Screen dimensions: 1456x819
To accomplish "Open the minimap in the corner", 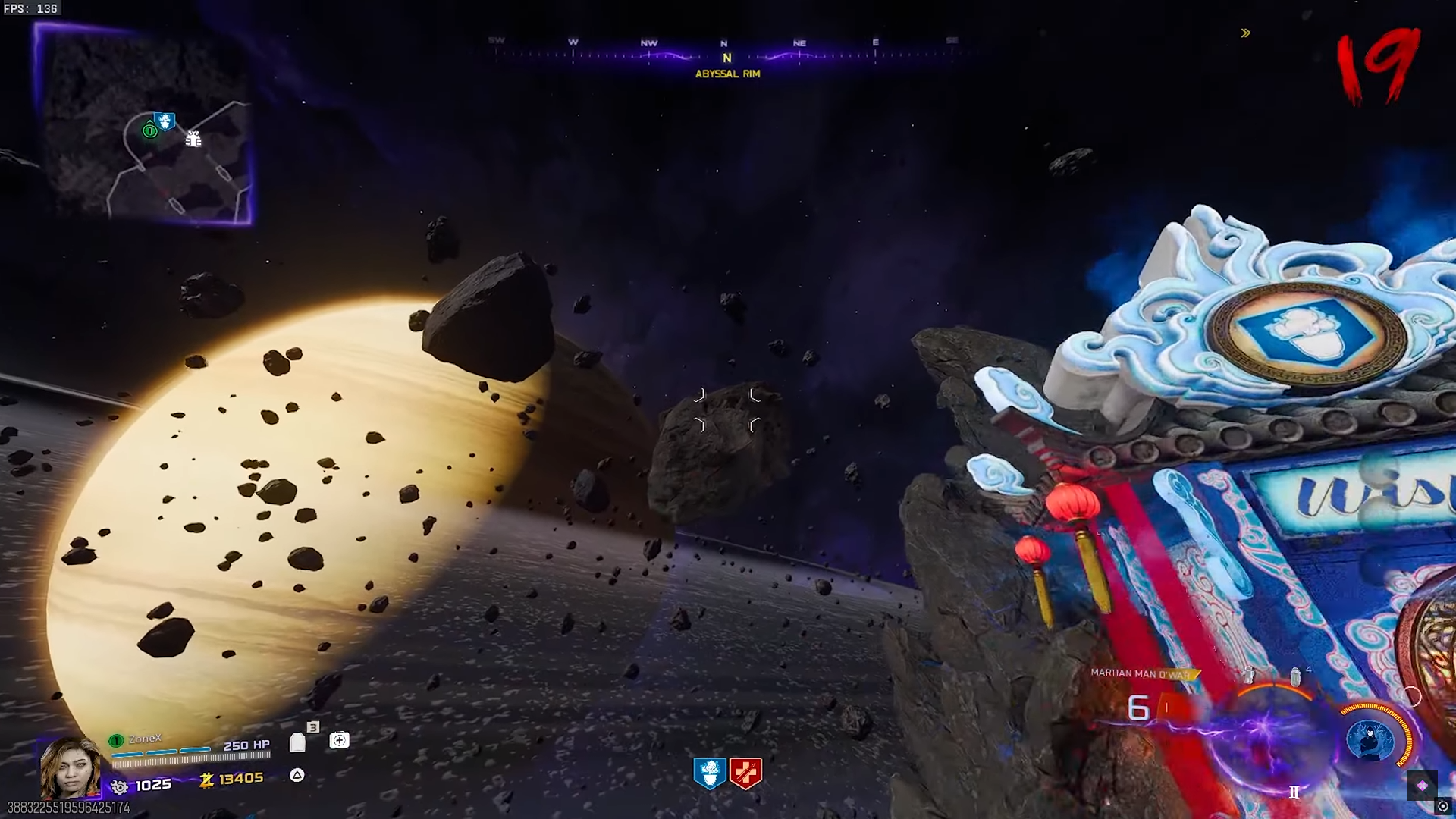I will tap(144, 125).
